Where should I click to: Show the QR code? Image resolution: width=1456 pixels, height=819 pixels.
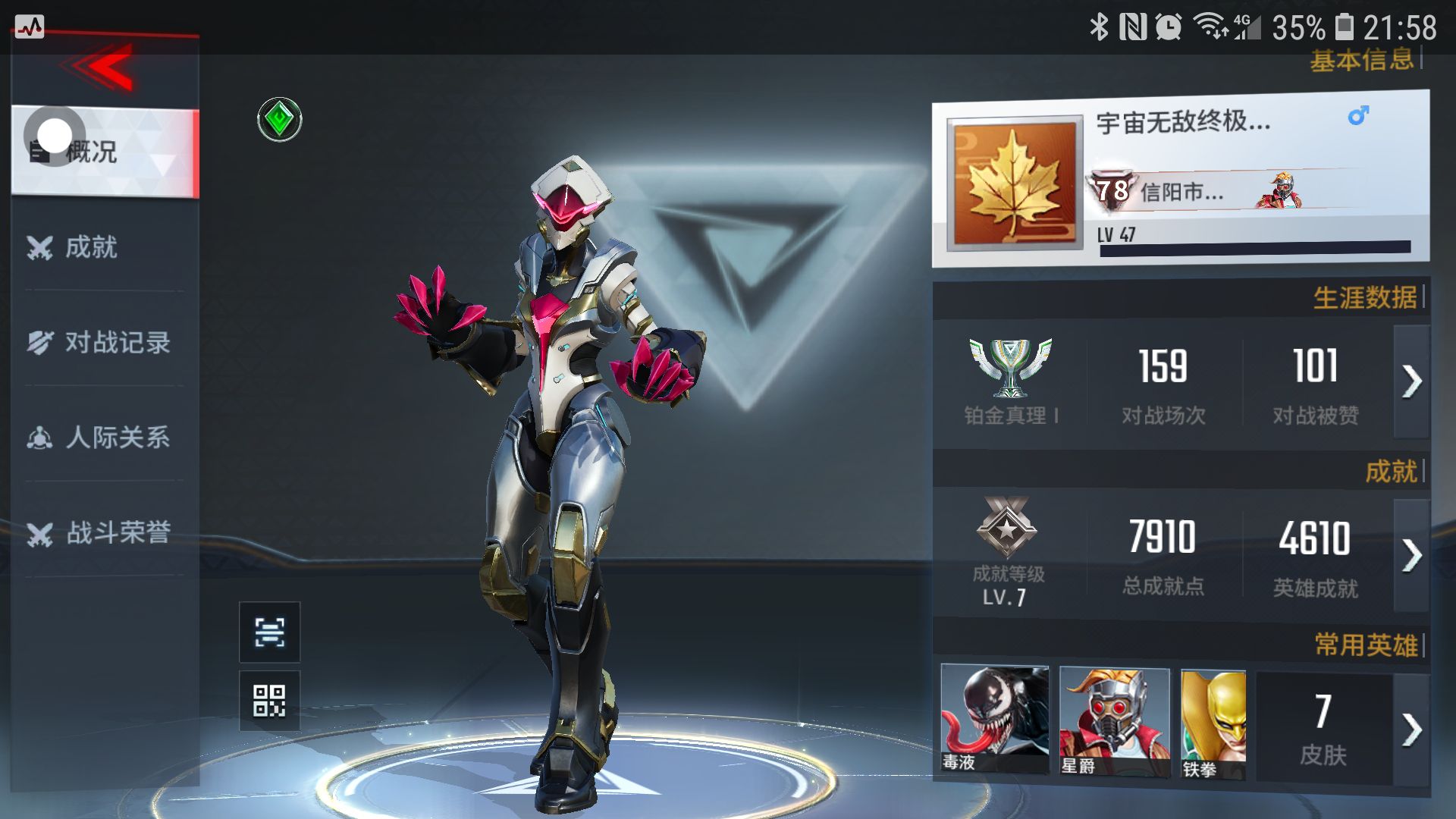(269, 701)
